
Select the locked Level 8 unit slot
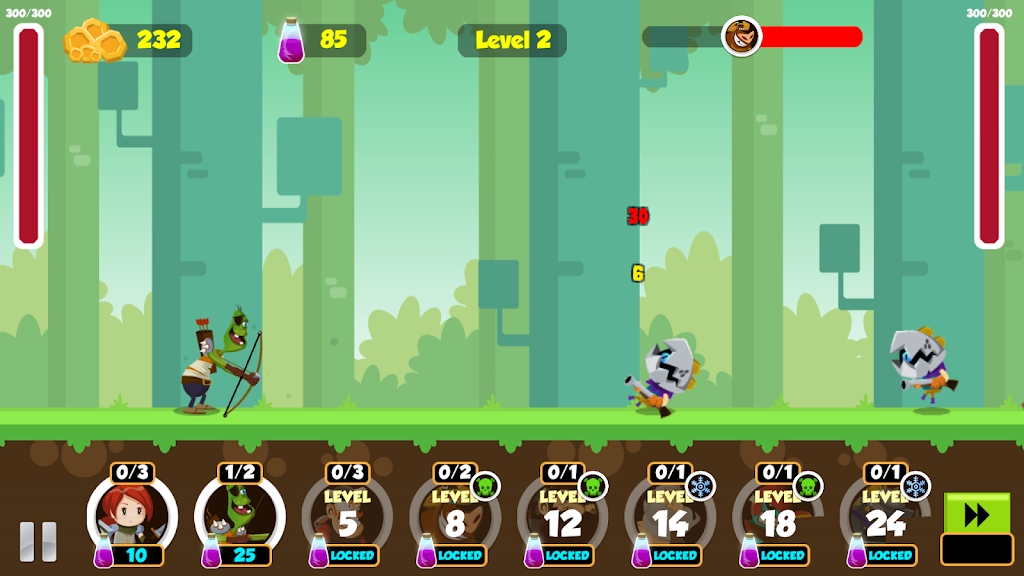455,516
